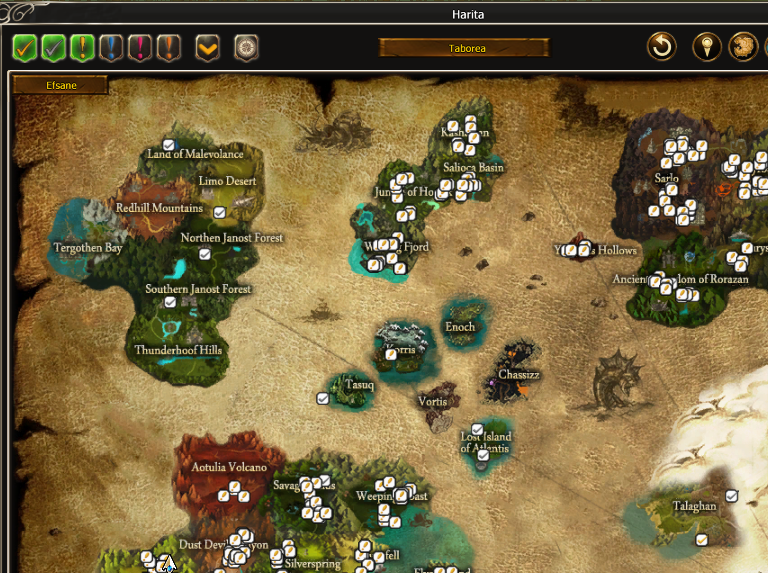This screenshot has width=768, height=573.
Task: Select the Enoch island zone
Action: 460,327
